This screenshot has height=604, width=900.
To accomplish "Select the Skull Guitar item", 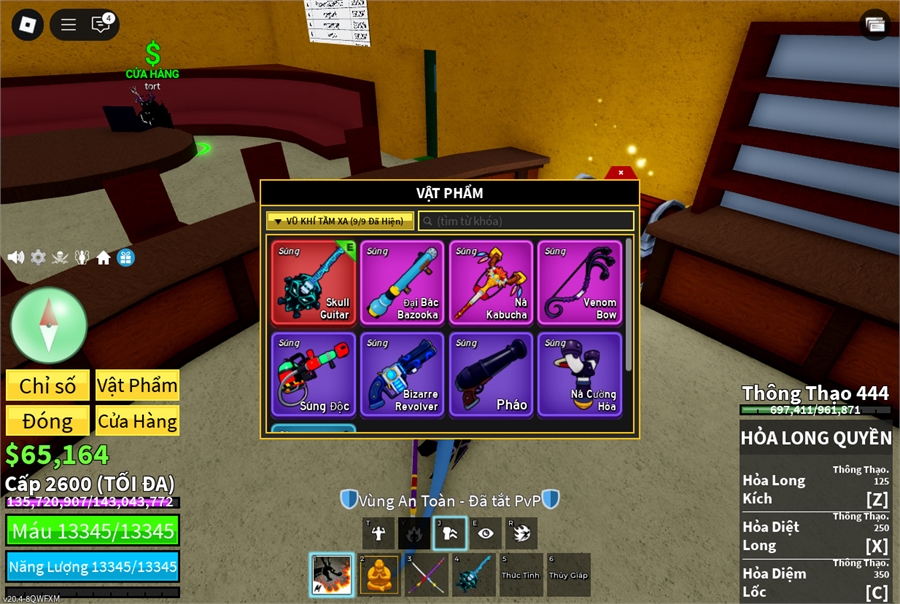I will (x=313, y=282).
